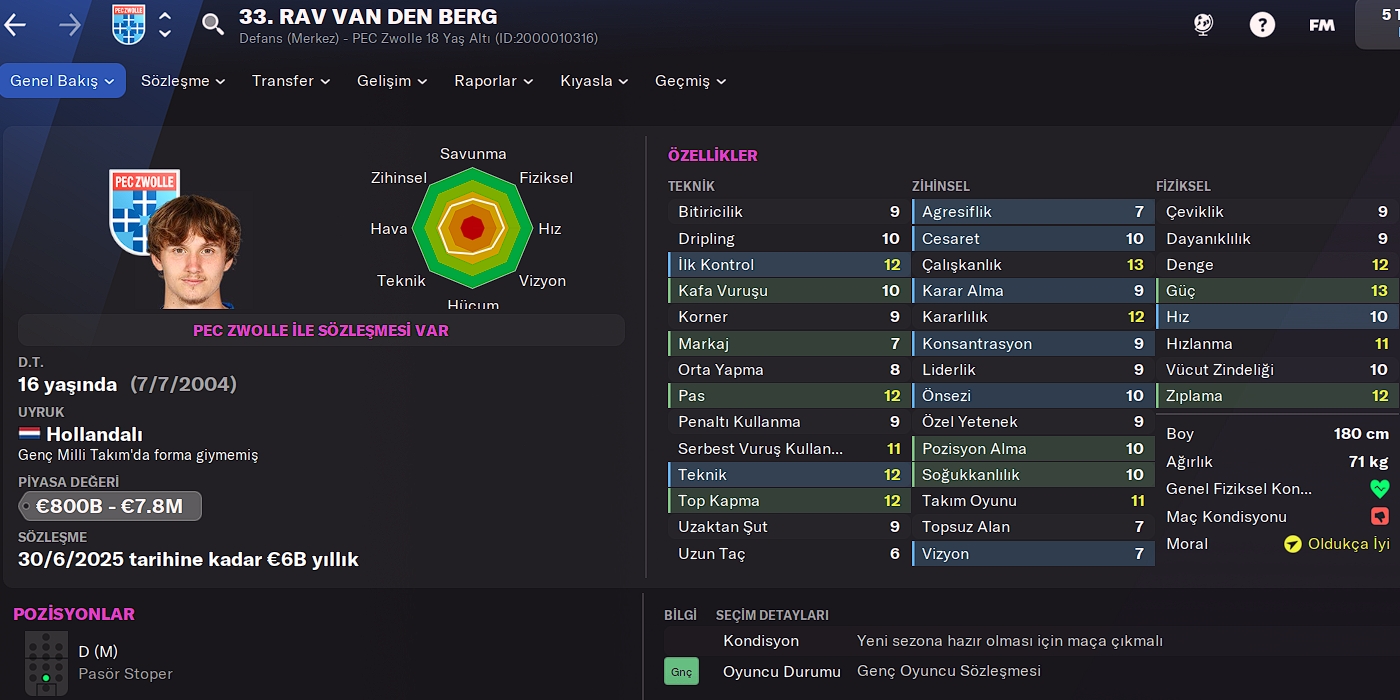Click the help question mark icon
Viewport: 1400px width, 700px height.
pyautogui.click(x=1262, y=25)
